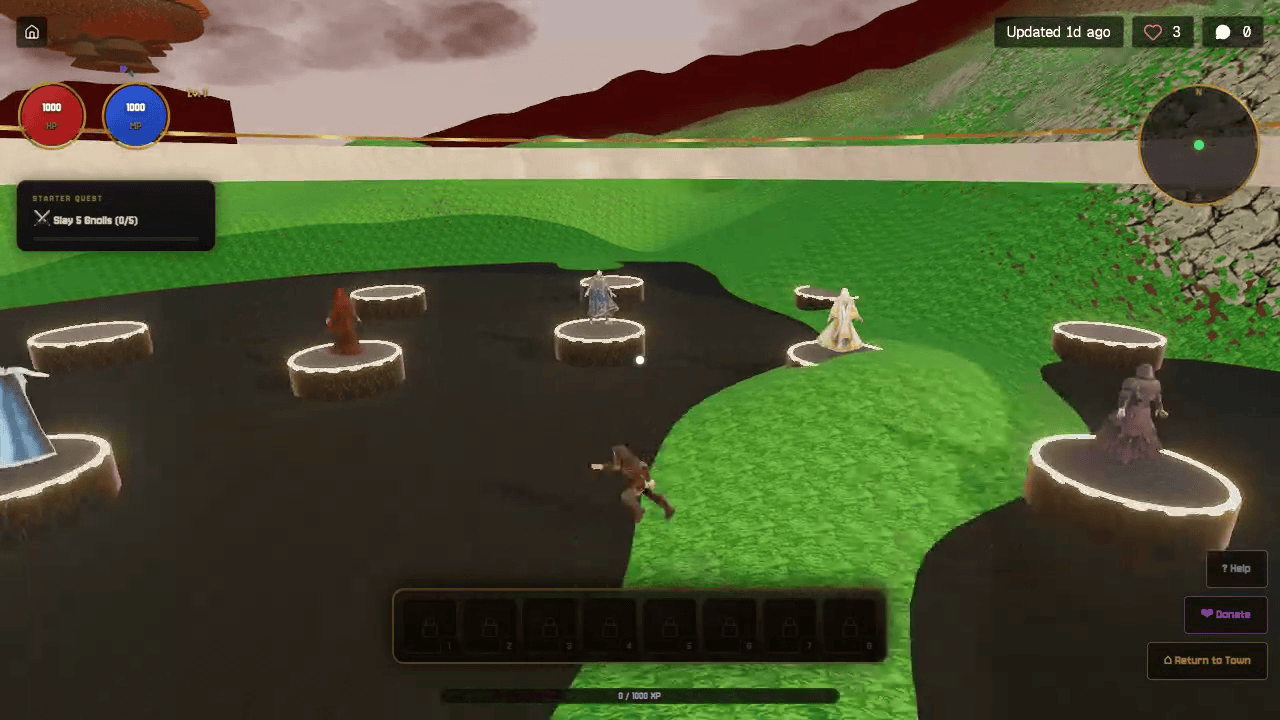Click the chat bubble comment icon
The height and width of the screenshot is (720, 1280).
pos(1222,31)
